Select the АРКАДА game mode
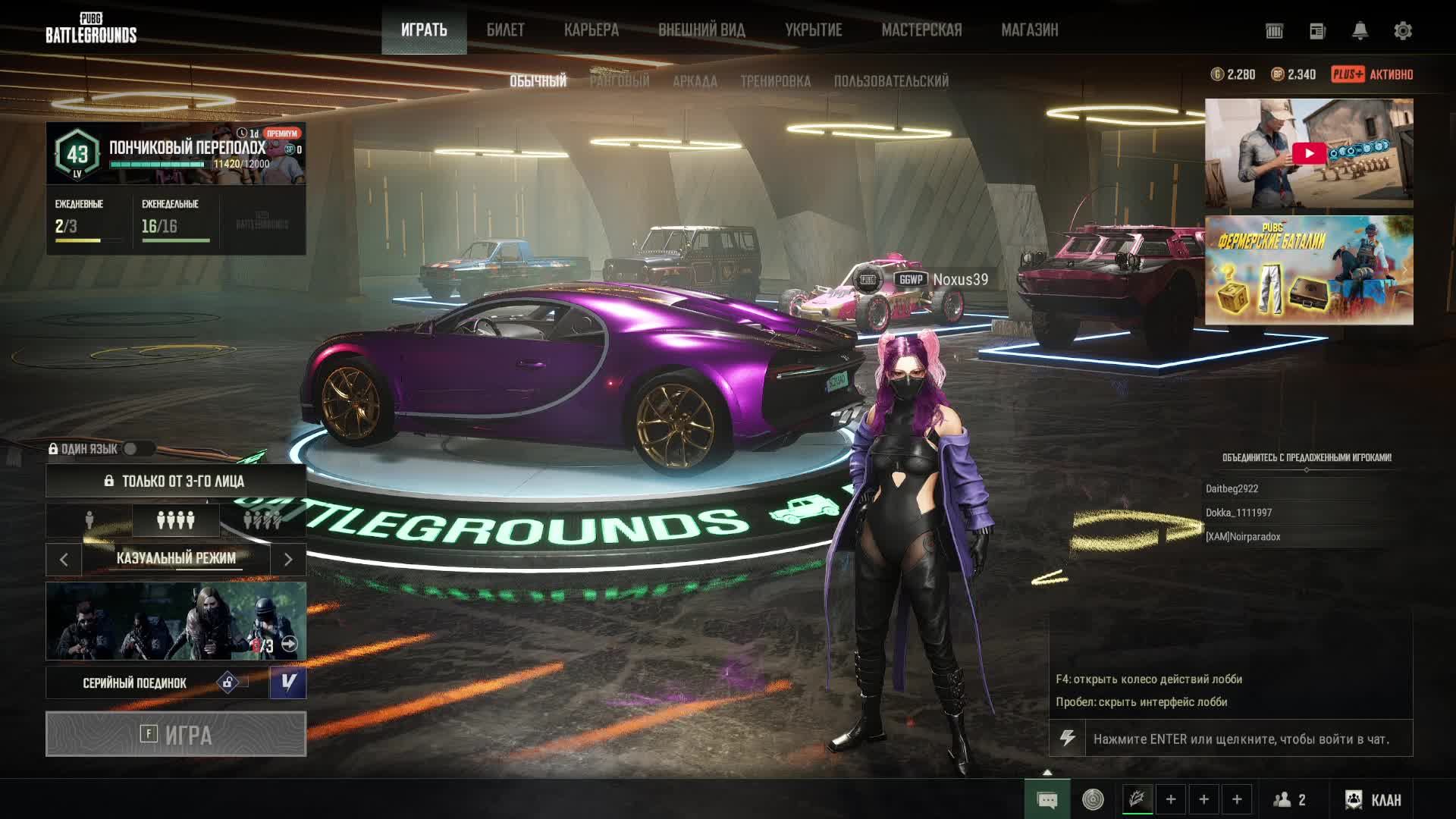Screen dimensions: 1456x819 coord(695,81)
